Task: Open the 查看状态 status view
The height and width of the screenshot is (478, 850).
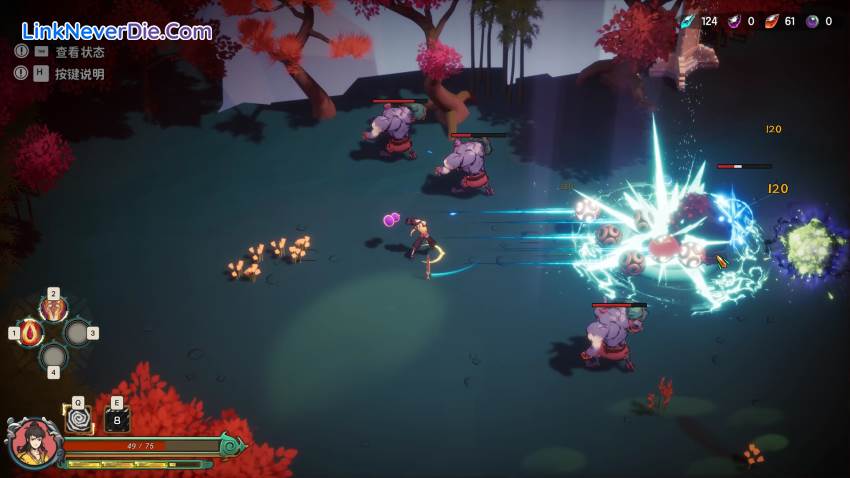Action: tap(79, 52)
